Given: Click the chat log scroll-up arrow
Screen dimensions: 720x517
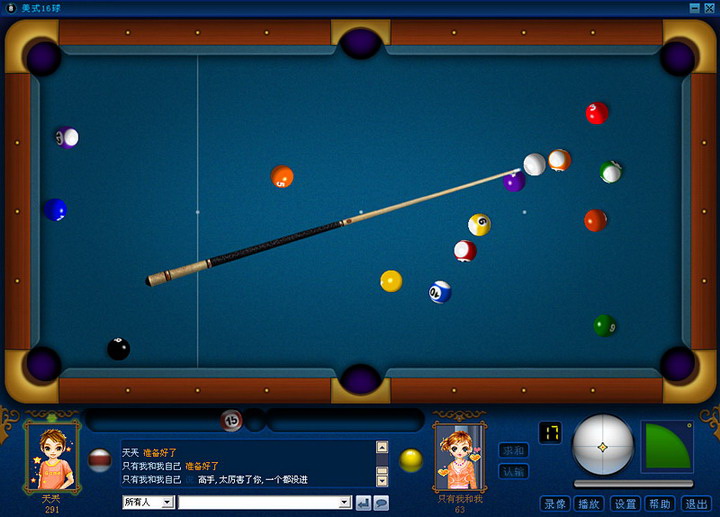Looking at the screenshot, I should click(x=381, y=447).
